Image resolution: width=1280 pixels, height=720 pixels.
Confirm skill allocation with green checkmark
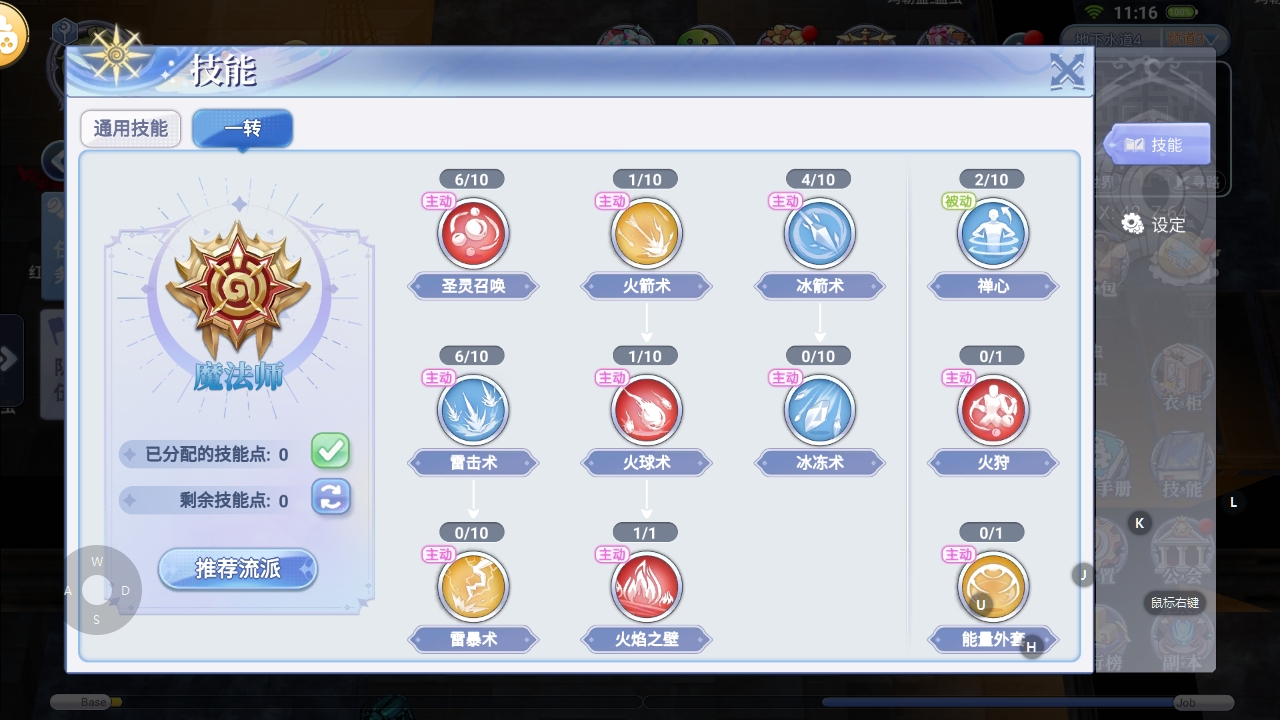tap(330, 451)
